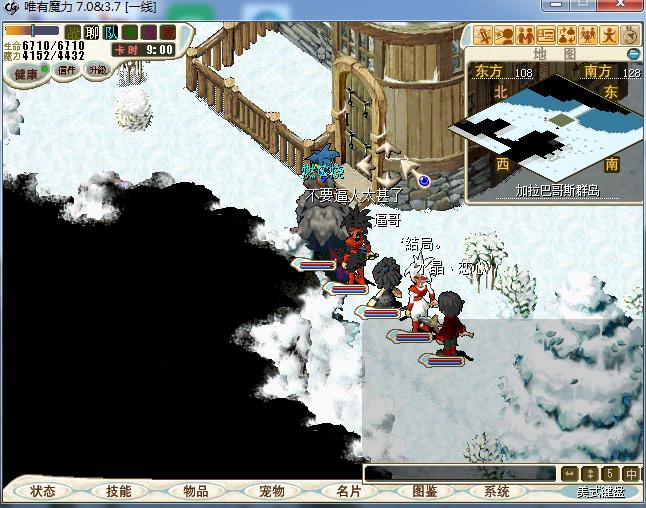Collapse the 地图 map panel
Screen dimensions: 646x508
632,53
